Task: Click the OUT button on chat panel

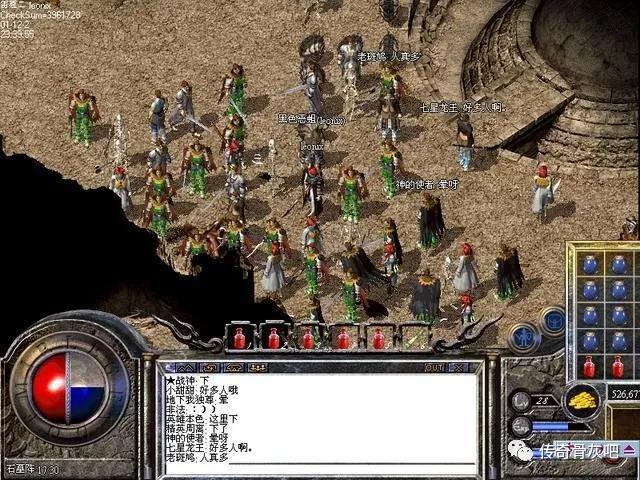Action: tap(434, 367)
